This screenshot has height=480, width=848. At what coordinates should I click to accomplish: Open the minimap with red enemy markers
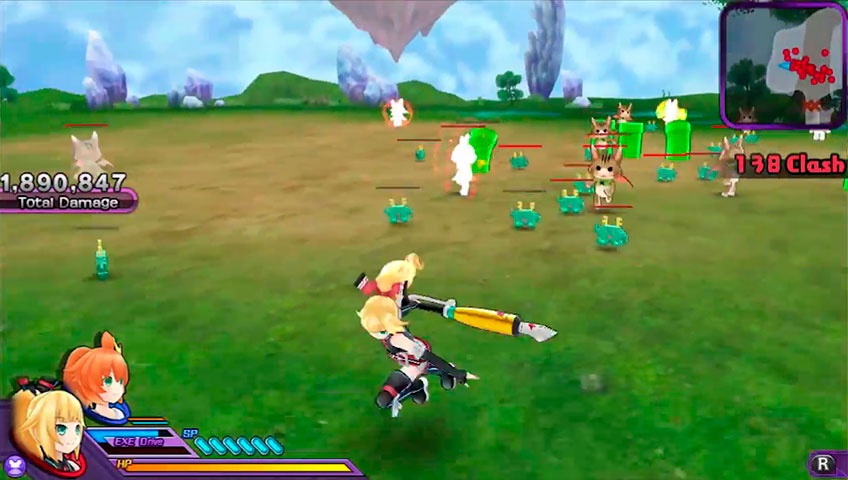(x=784, y=64)
